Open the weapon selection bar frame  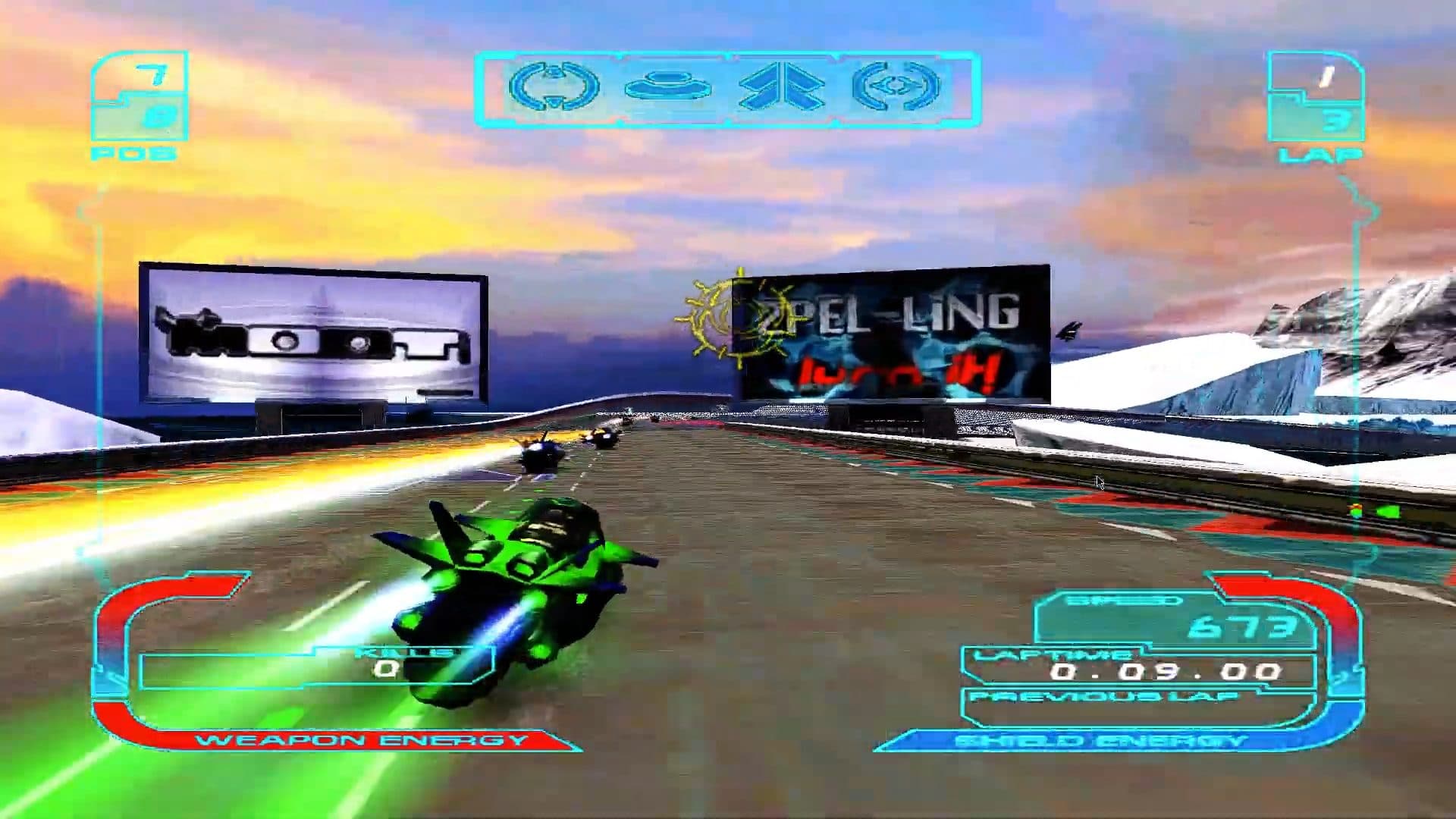(x=728, y=87)
